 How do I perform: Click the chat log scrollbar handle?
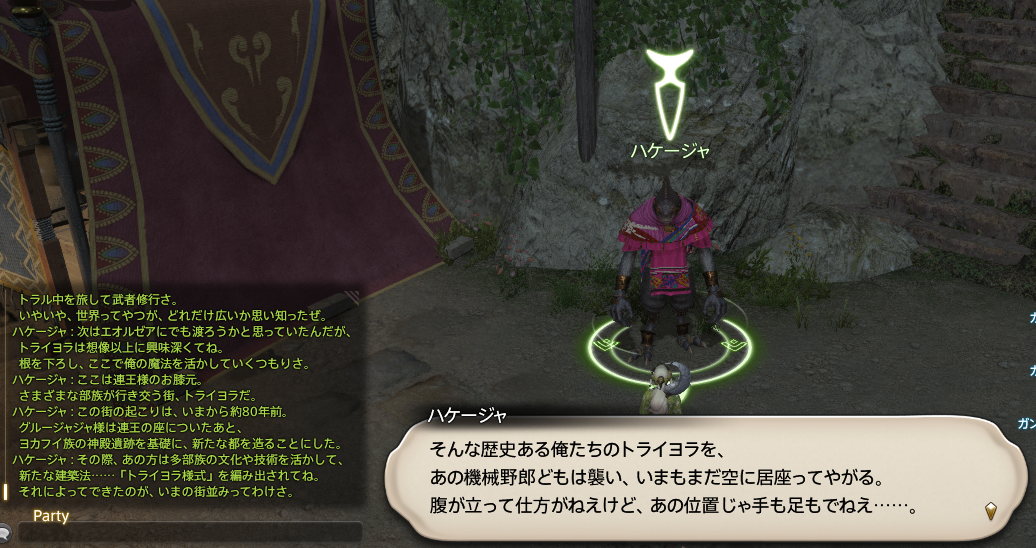6,492
